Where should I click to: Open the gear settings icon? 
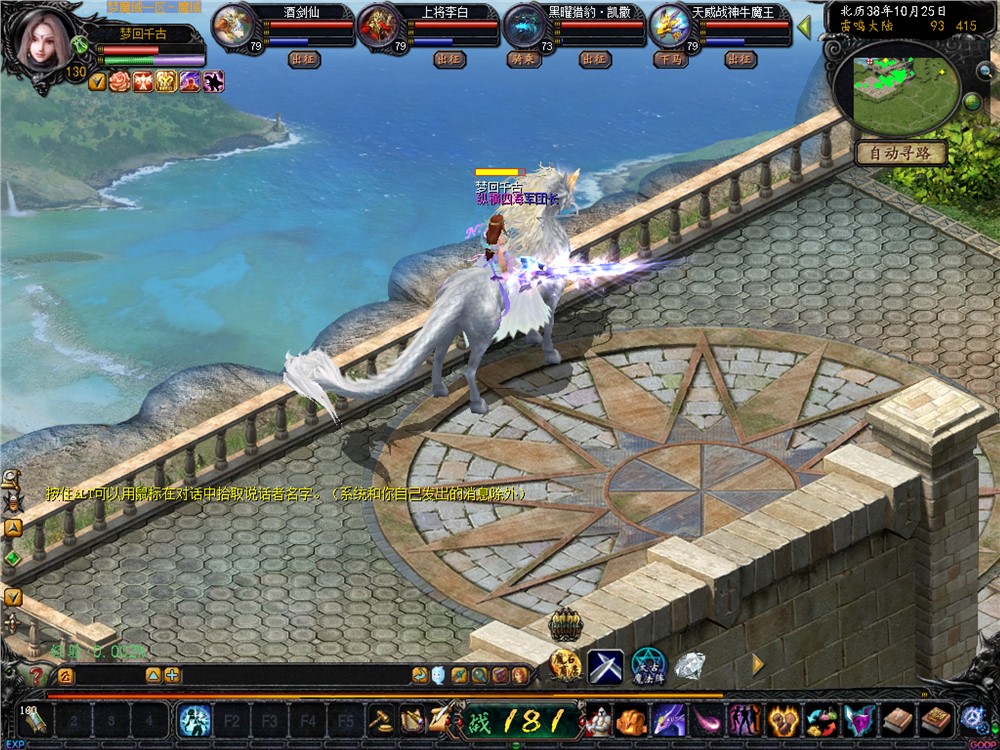(971, 718)
